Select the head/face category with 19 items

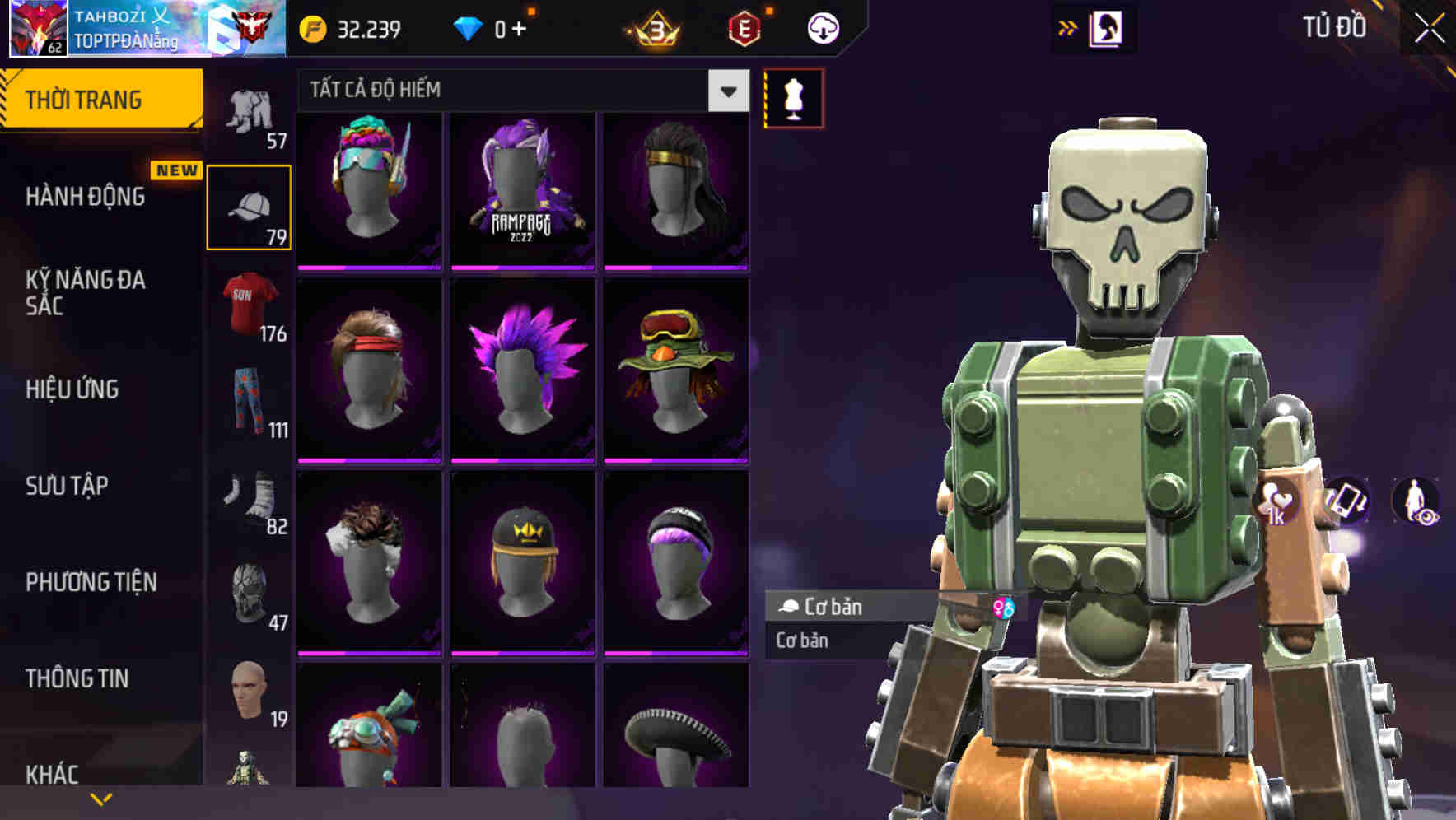point(247,692)
